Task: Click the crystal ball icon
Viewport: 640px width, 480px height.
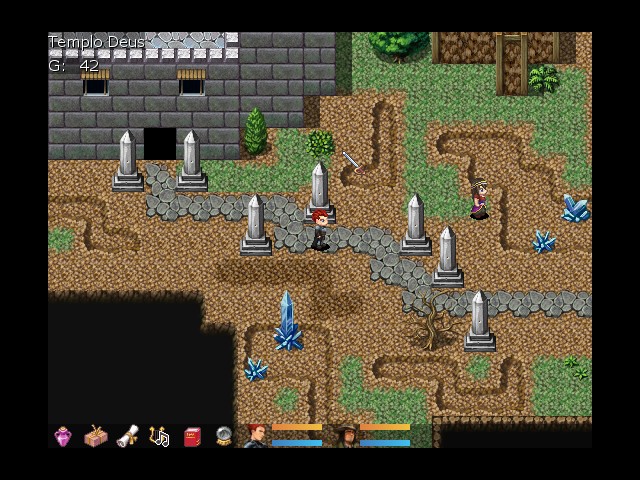Action: pyautogui.click(x=224, y=436)
